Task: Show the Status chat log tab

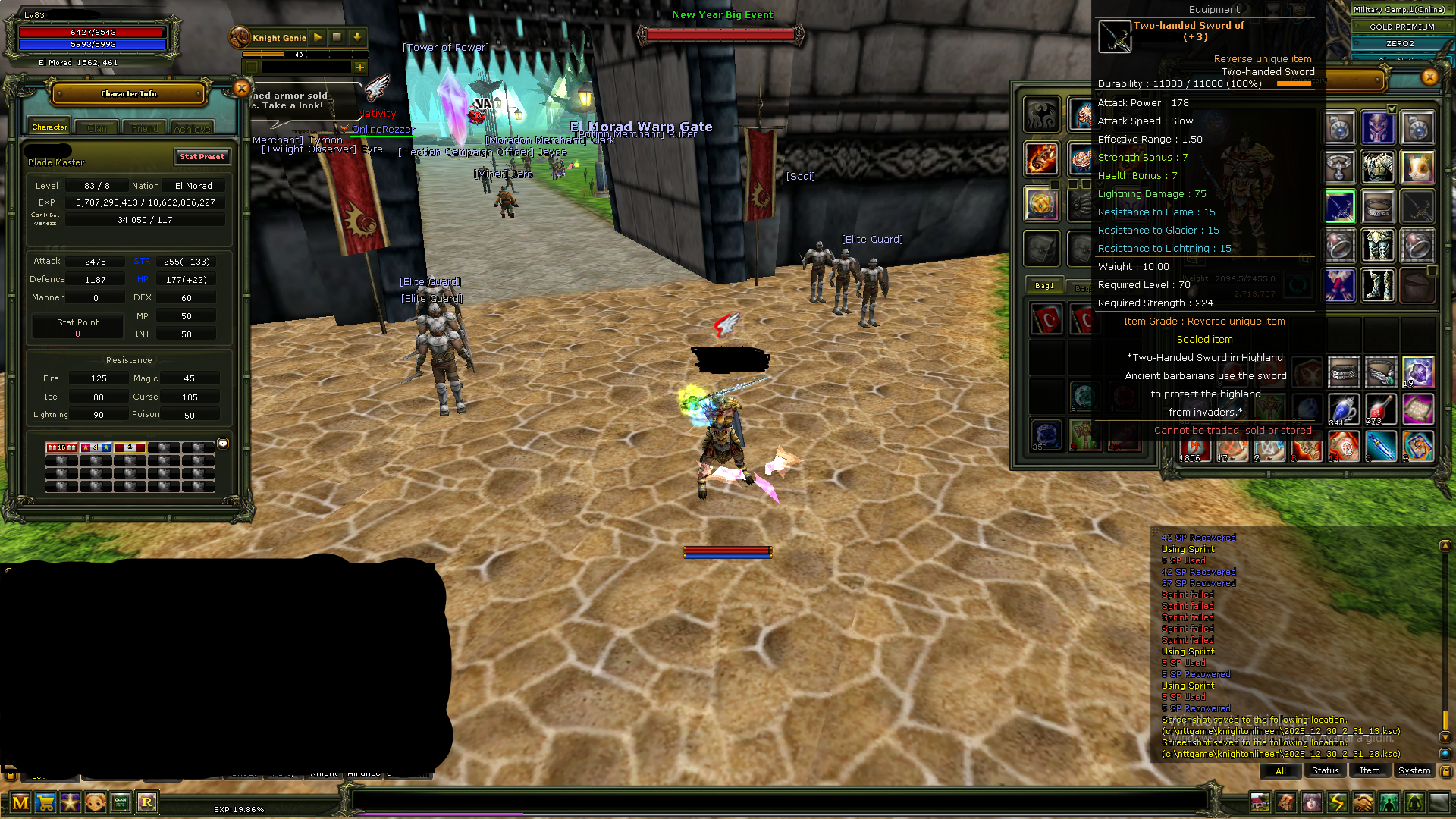Action: tap(1325, 770)
